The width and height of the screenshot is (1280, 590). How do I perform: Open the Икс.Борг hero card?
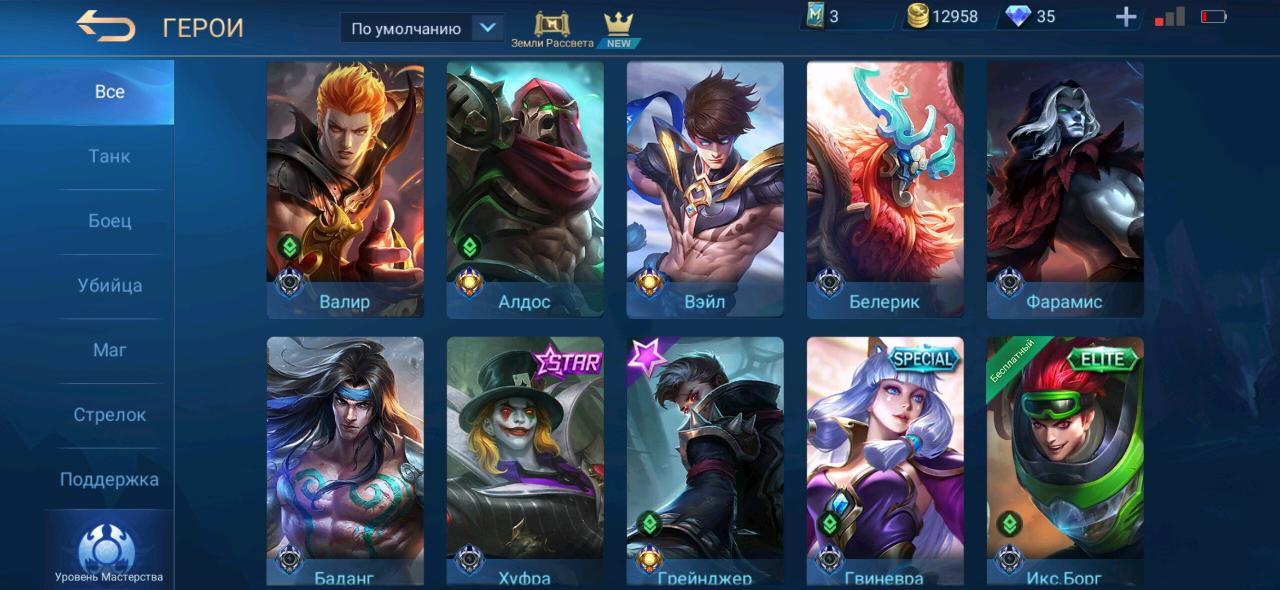coord(1065,460)
